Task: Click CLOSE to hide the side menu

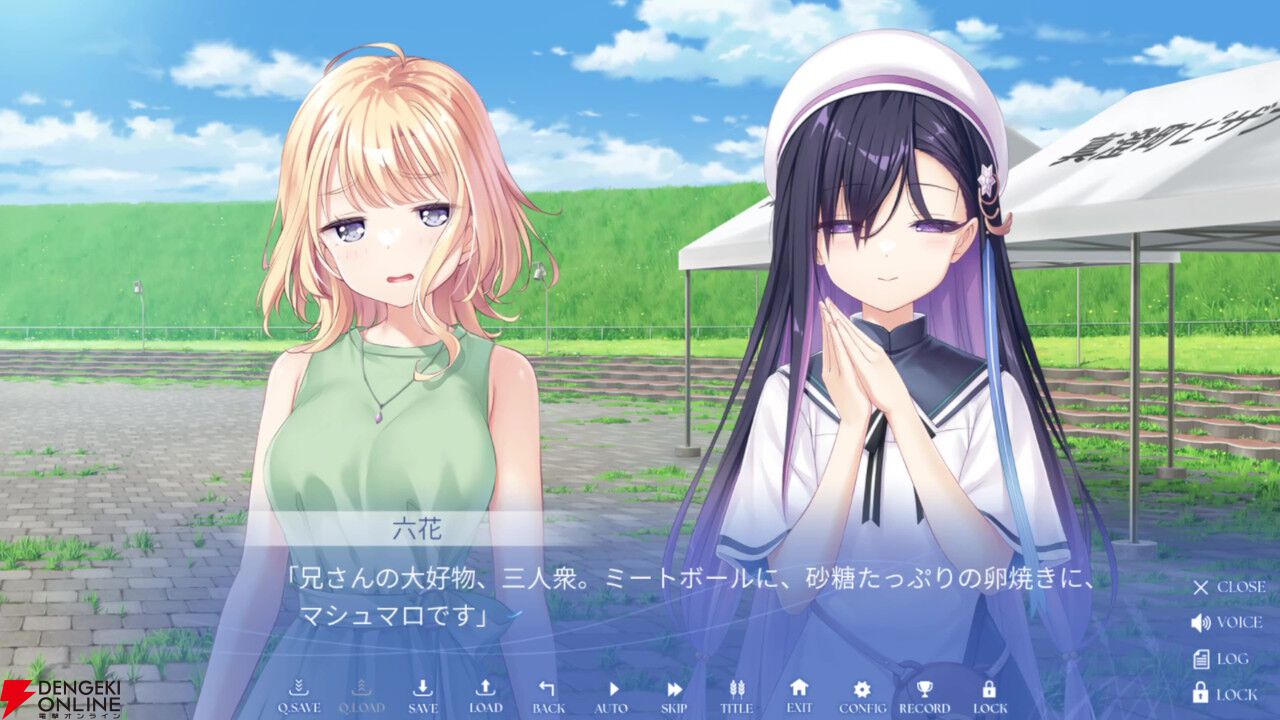Action: tap(1203, 588)
